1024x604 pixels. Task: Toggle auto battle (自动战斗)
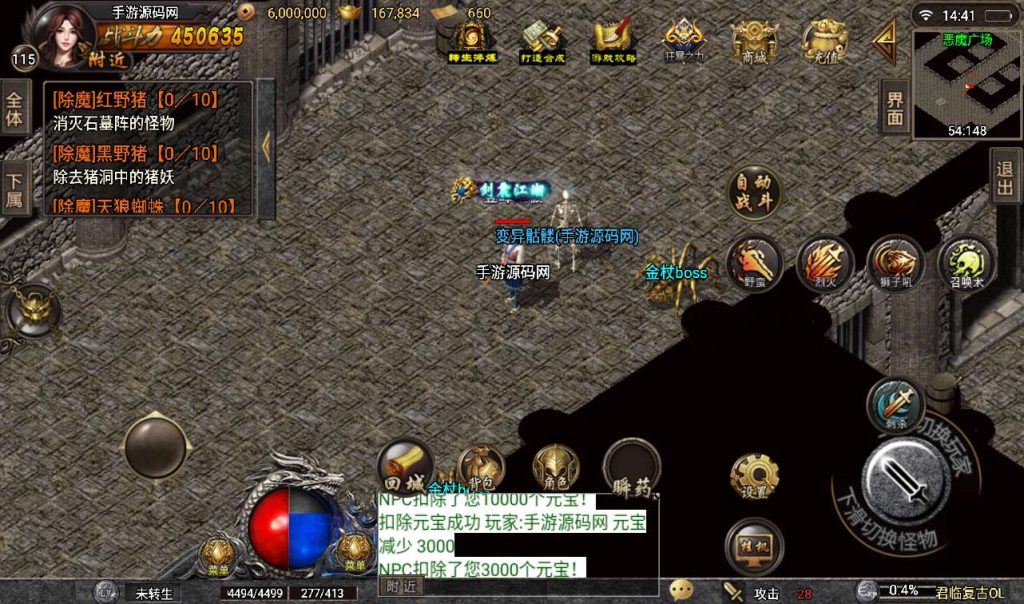click(755, 194)
